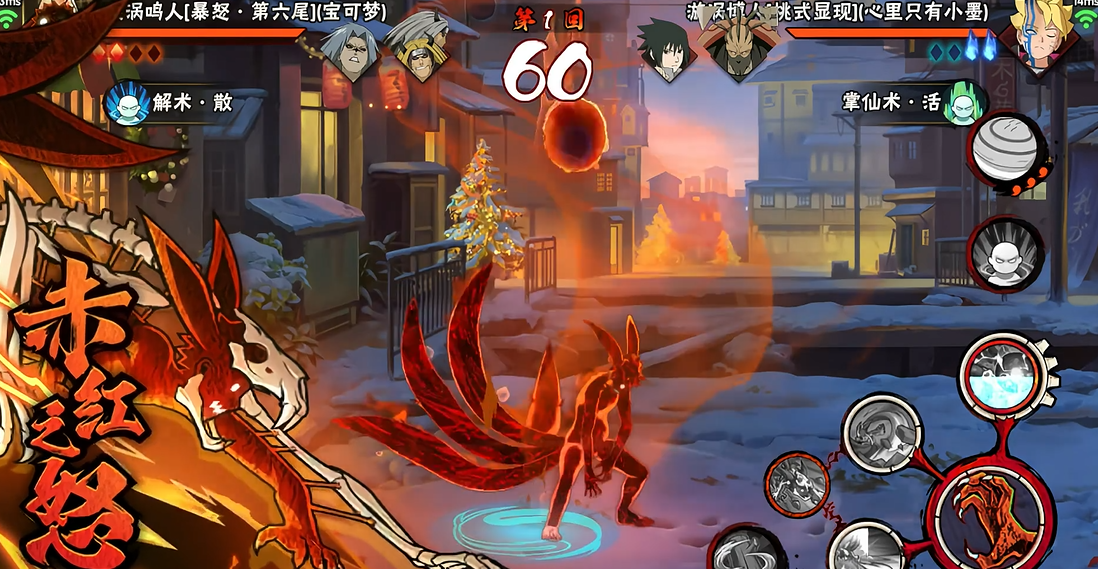
Task: Select the 掌仙术·活 healing skill
Action: coord(962,104)
